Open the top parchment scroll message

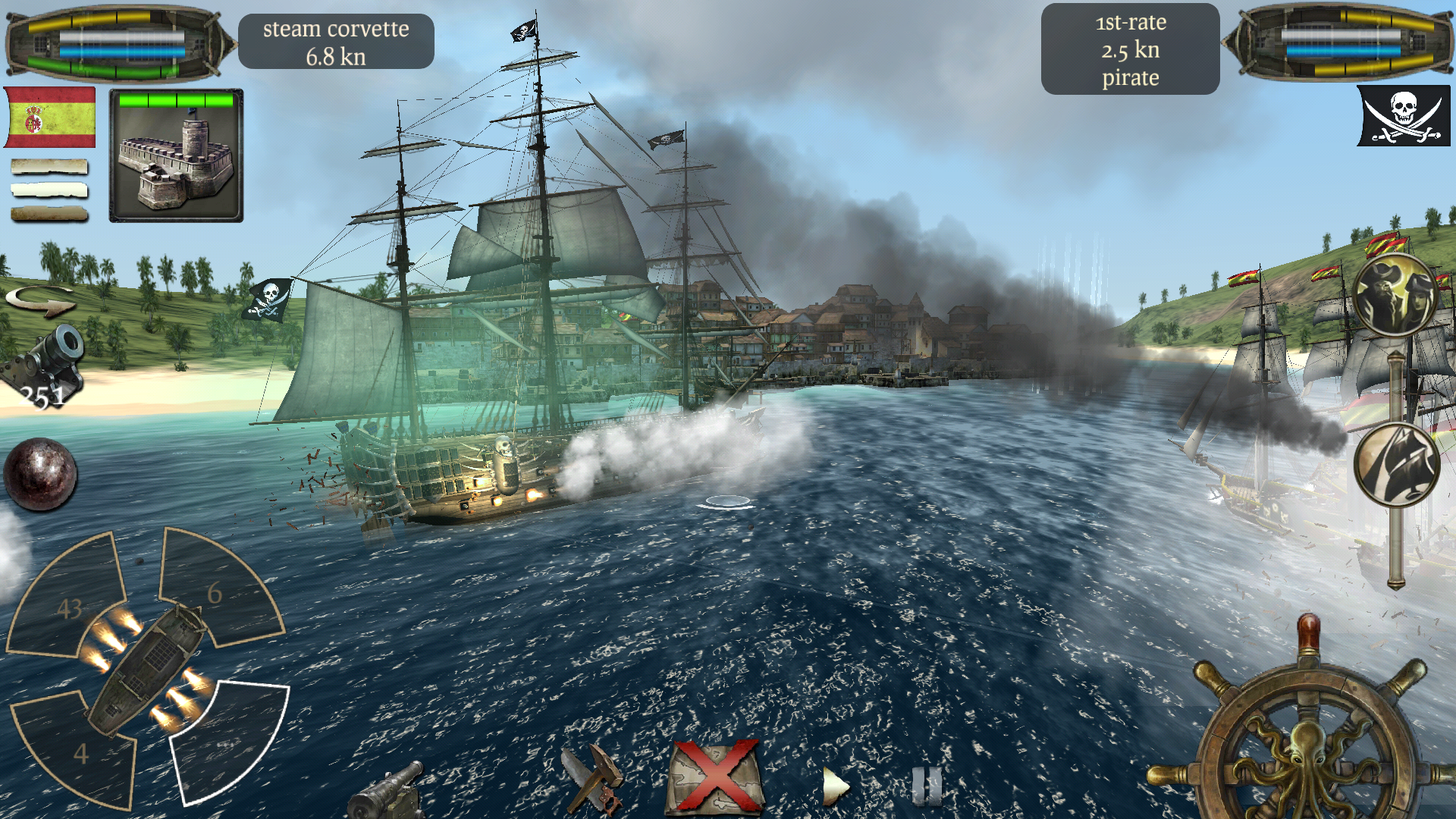[47, 167]
